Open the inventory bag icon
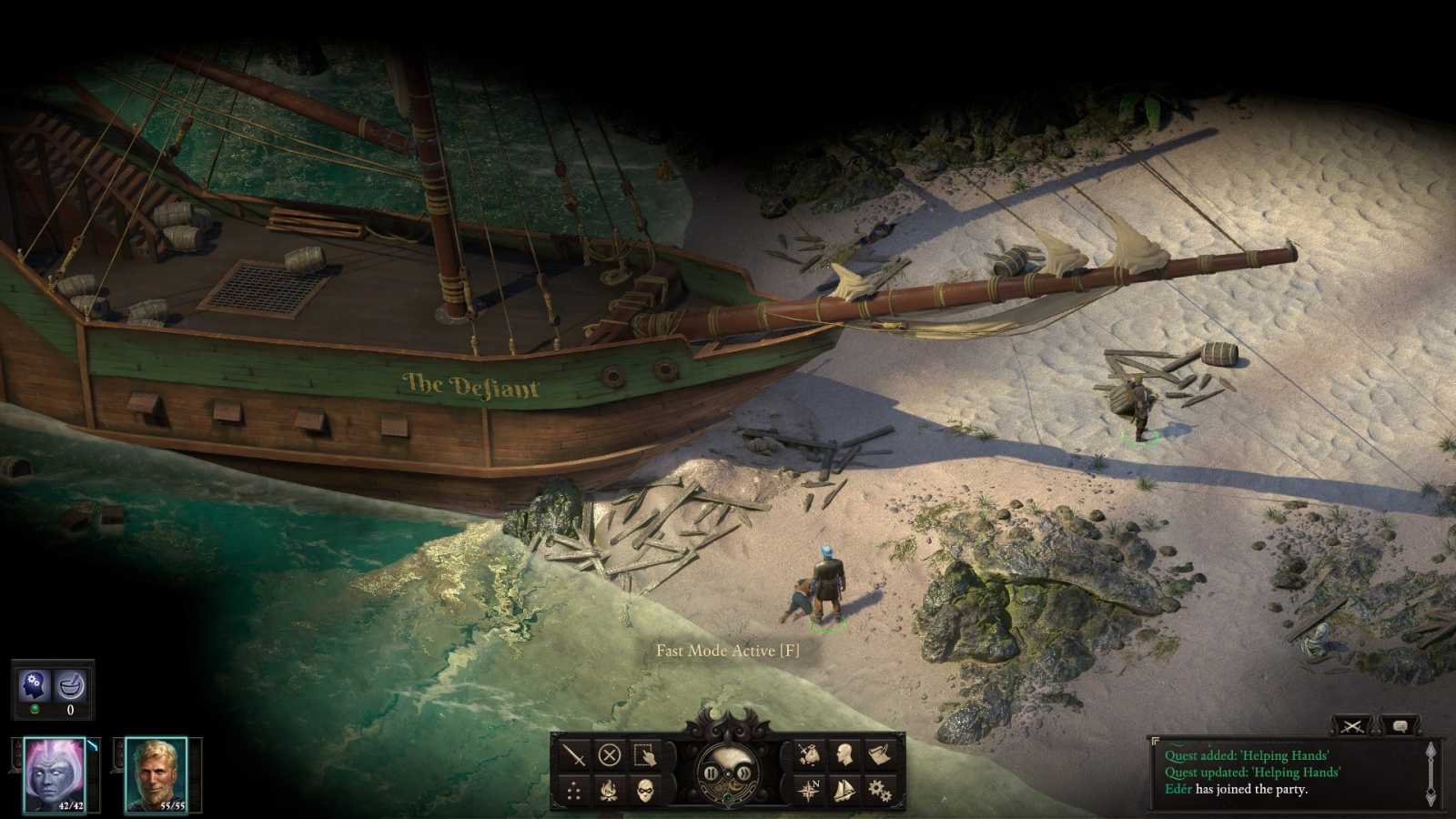This screenshot has width=1456, height=819. [x=809, y=755]
